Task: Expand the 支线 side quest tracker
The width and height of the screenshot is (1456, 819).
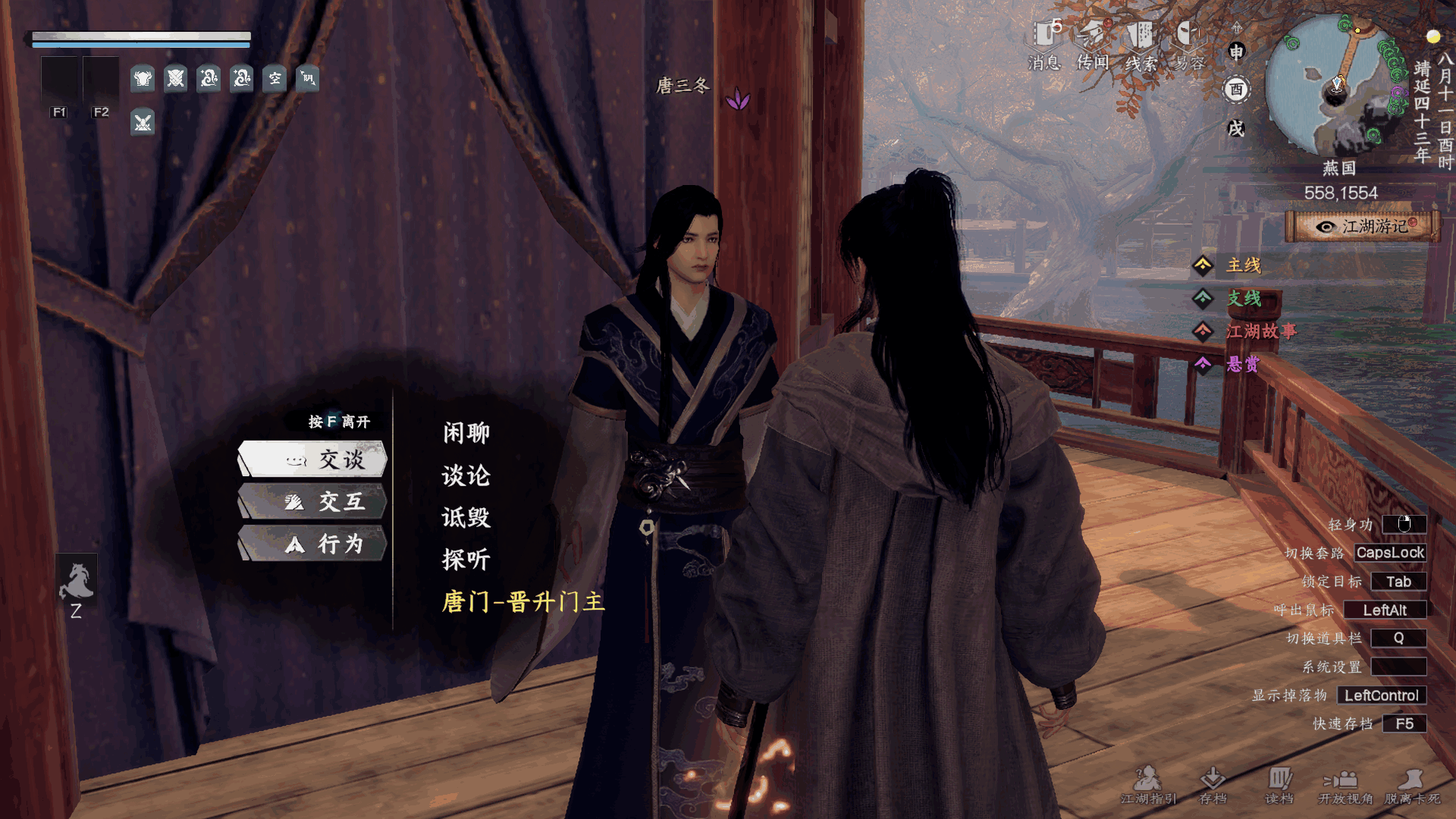Action: (1244, 299)
